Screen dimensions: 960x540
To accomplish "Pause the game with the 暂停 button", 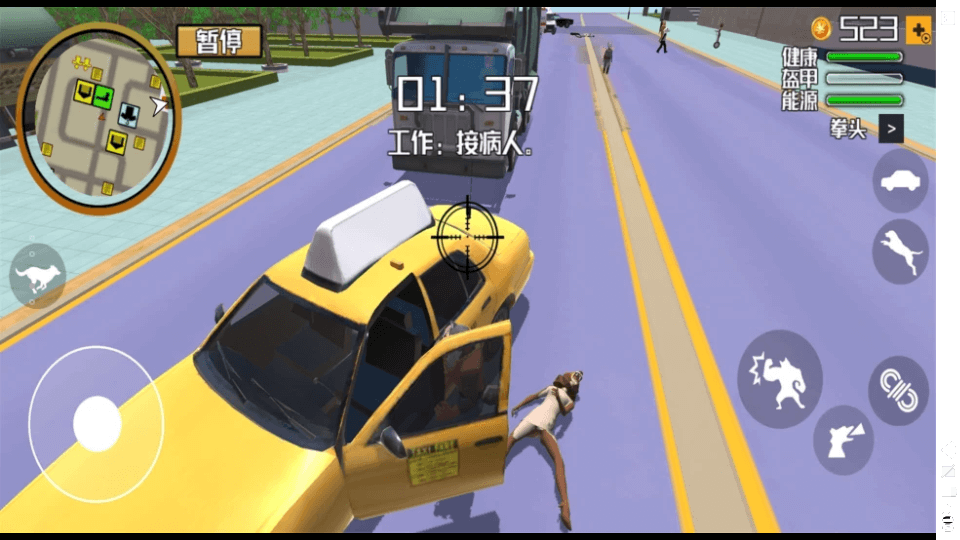I will (219, 42).
